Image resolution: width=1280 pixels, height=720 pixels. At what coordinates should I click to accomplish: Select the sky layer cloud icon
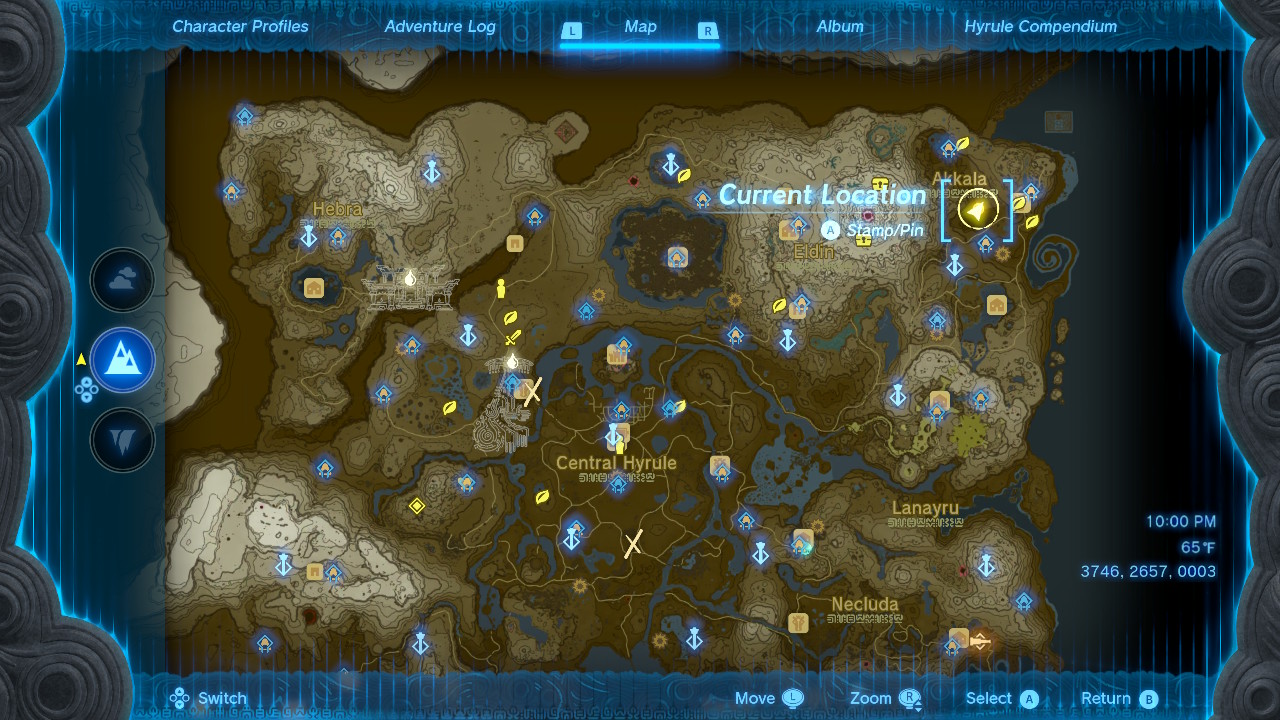pyautogui.click(x=122, y=280)
